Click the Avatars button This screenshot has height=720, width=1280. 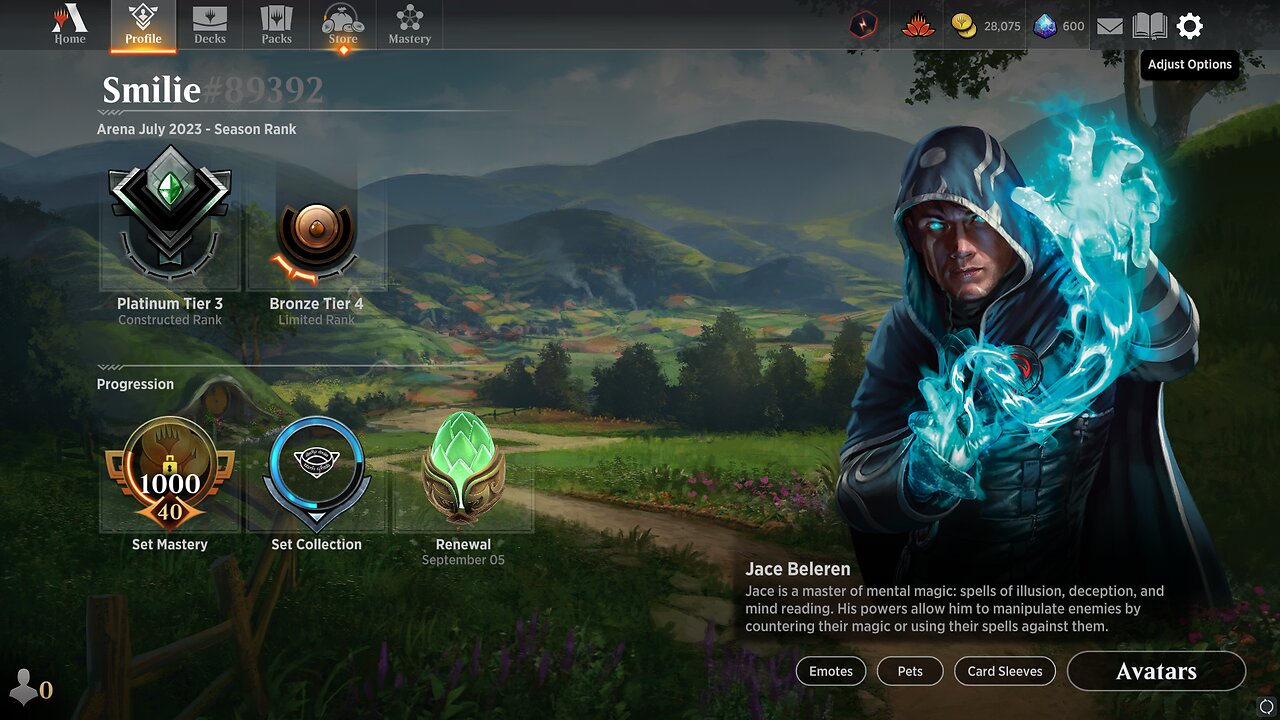pyautogui.click(x=1156, y=671)
